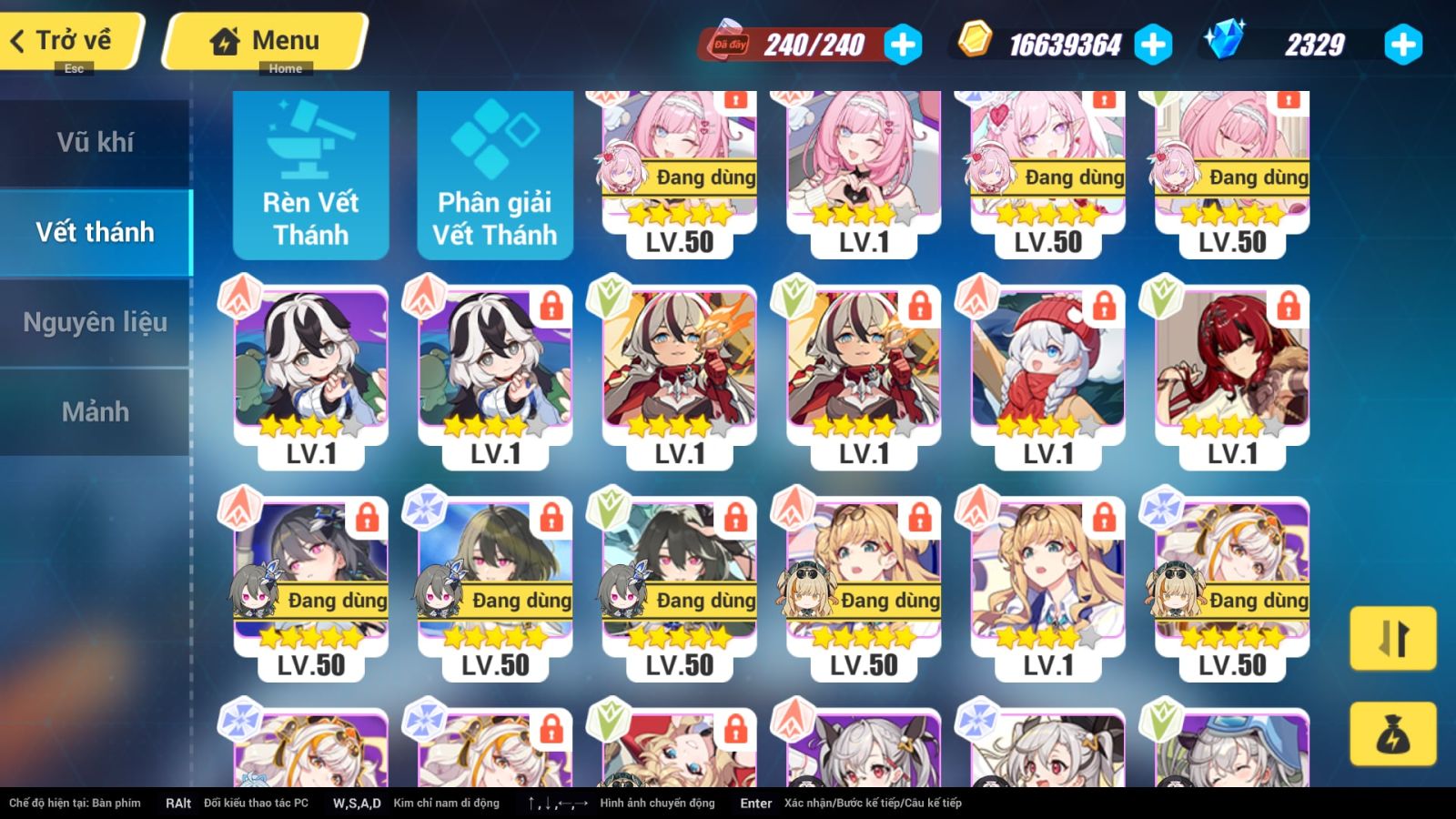The width and height of the screenshot is (1456, 819).
Task: Click the + icon next to the coin count
Action: point(1156,44)
